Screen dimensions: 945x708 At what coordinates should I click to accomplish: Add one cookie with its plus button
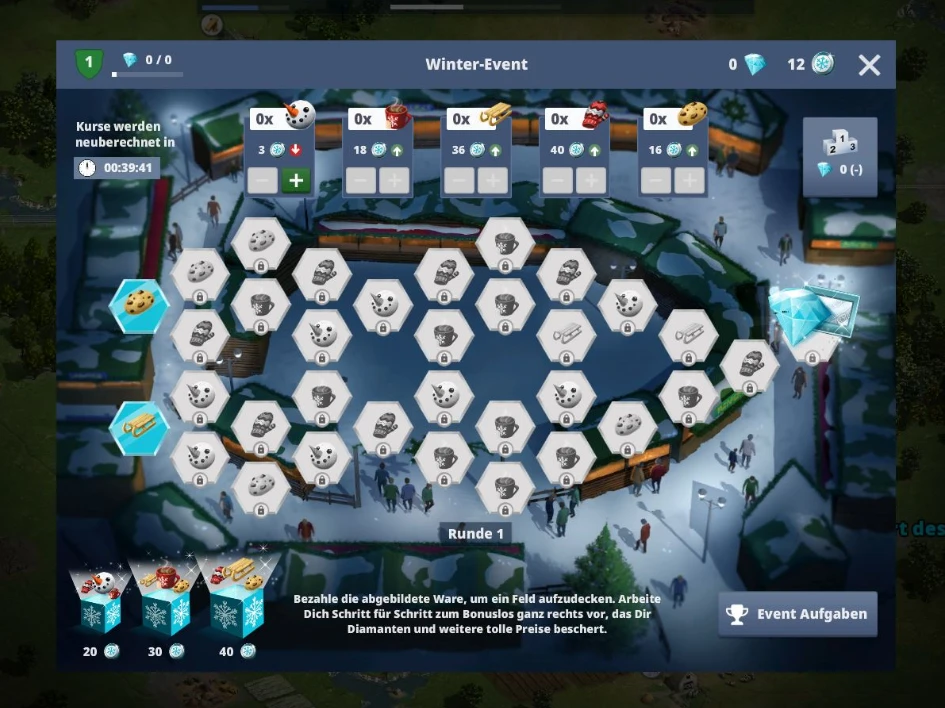pos(688,181)
